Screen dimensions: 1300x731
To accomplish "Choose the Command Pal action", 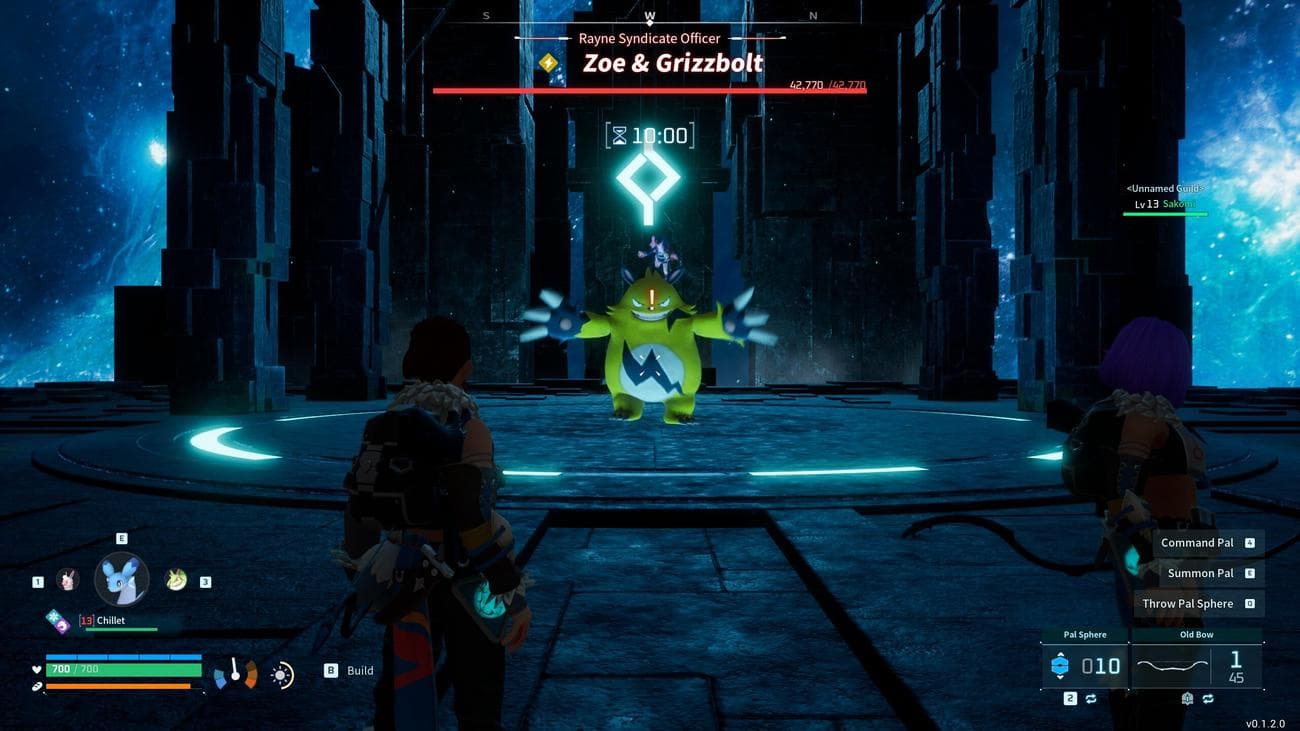I will (1198, 543).
